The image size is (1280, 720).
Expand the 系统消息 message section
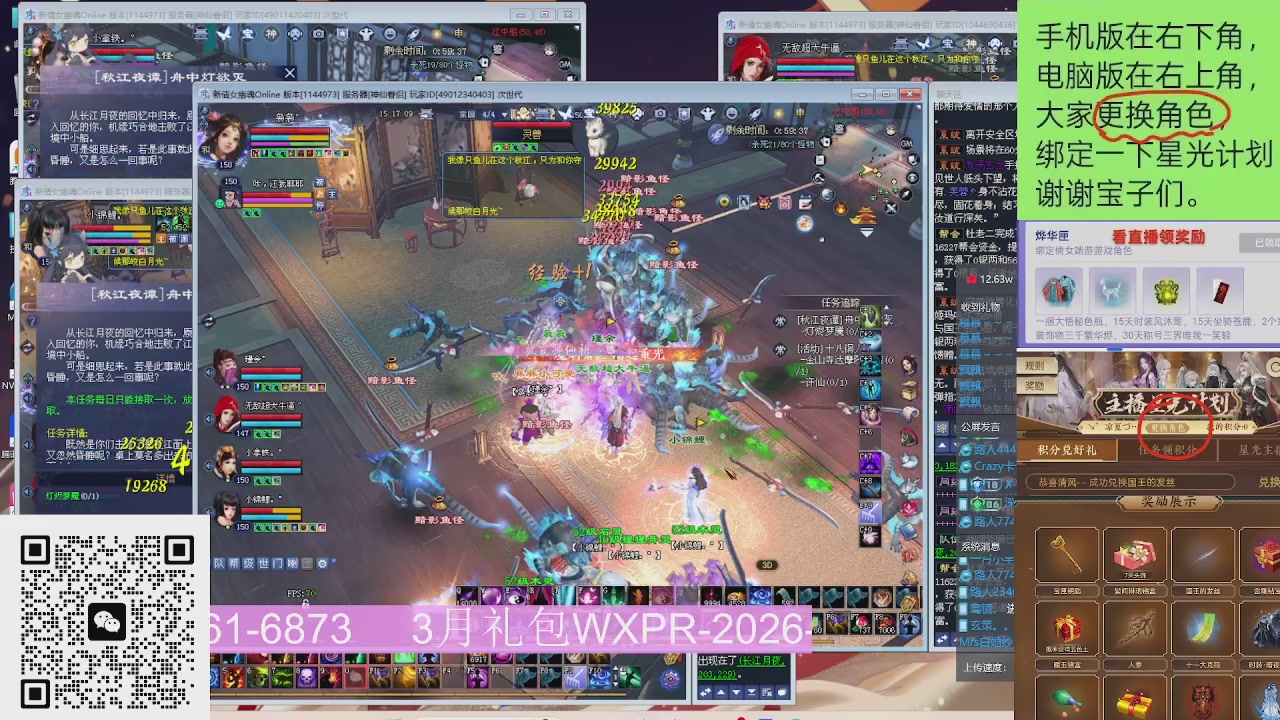coord(980,547)
